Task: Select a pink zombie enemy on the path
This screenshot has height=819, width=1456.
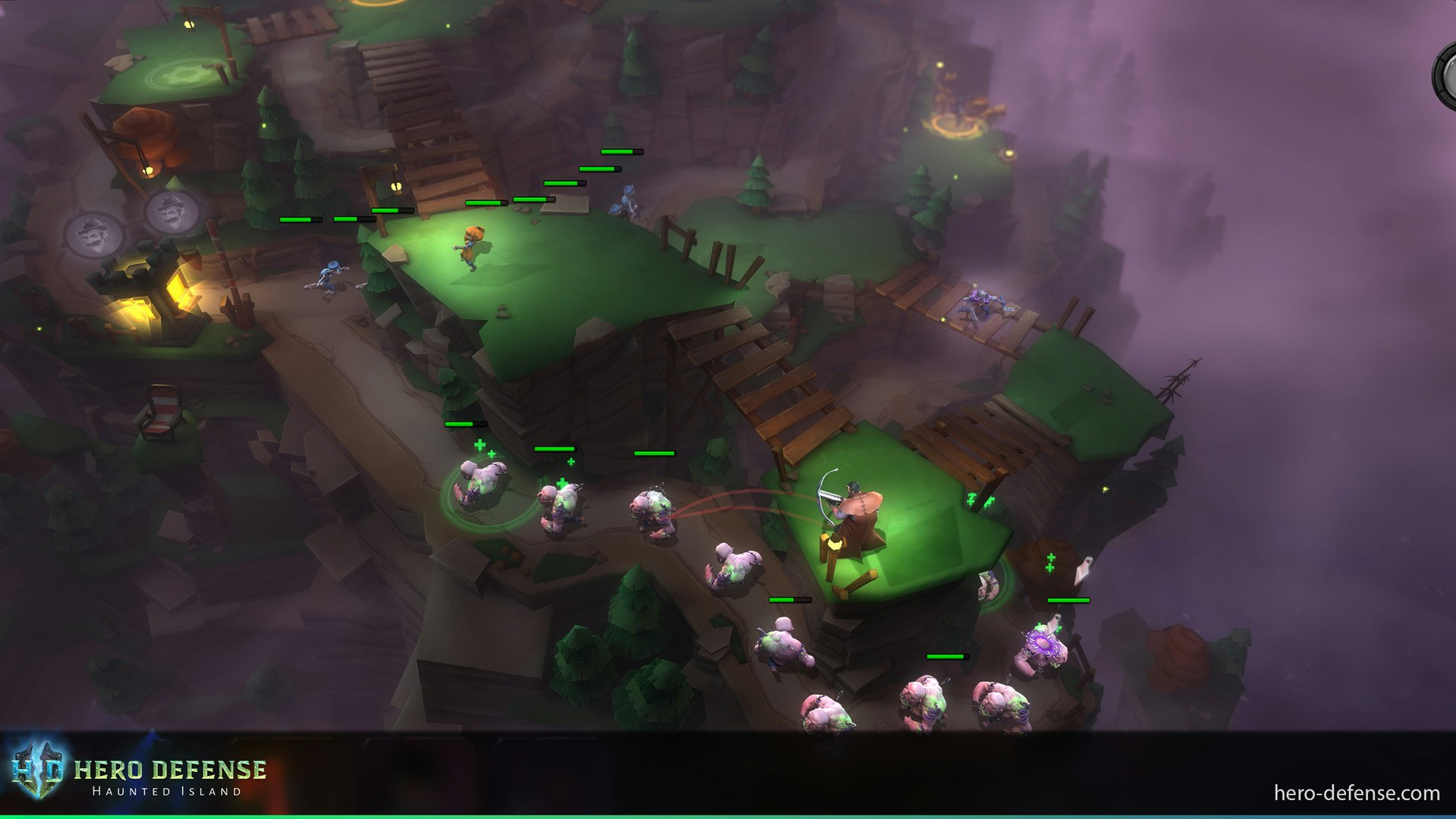Action: [x=561, y=508]
